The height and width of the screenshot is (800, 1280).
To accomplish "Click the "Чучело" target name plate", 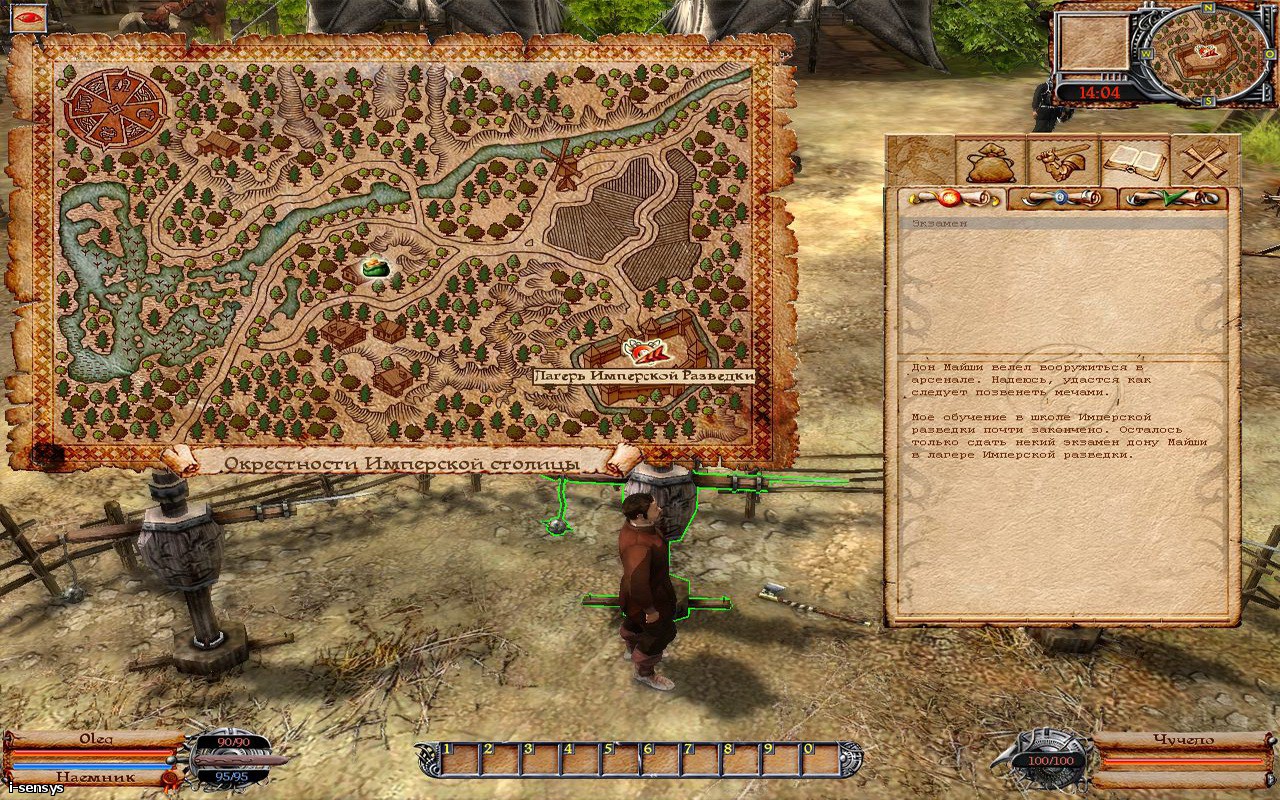I will click(1183, 741).
